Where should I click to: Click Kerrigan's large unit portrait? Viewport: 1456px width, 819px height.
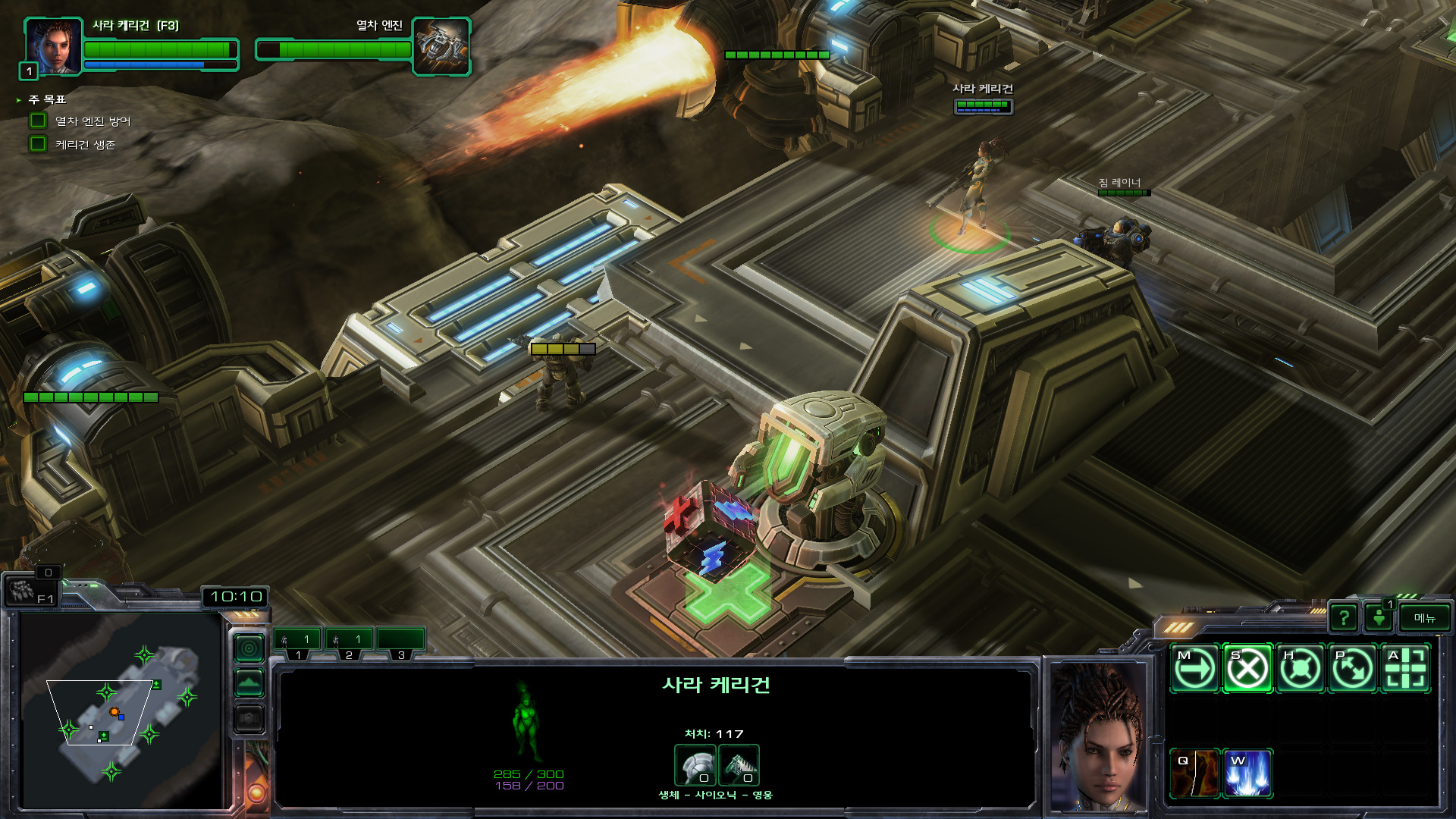coord(1098,736)
